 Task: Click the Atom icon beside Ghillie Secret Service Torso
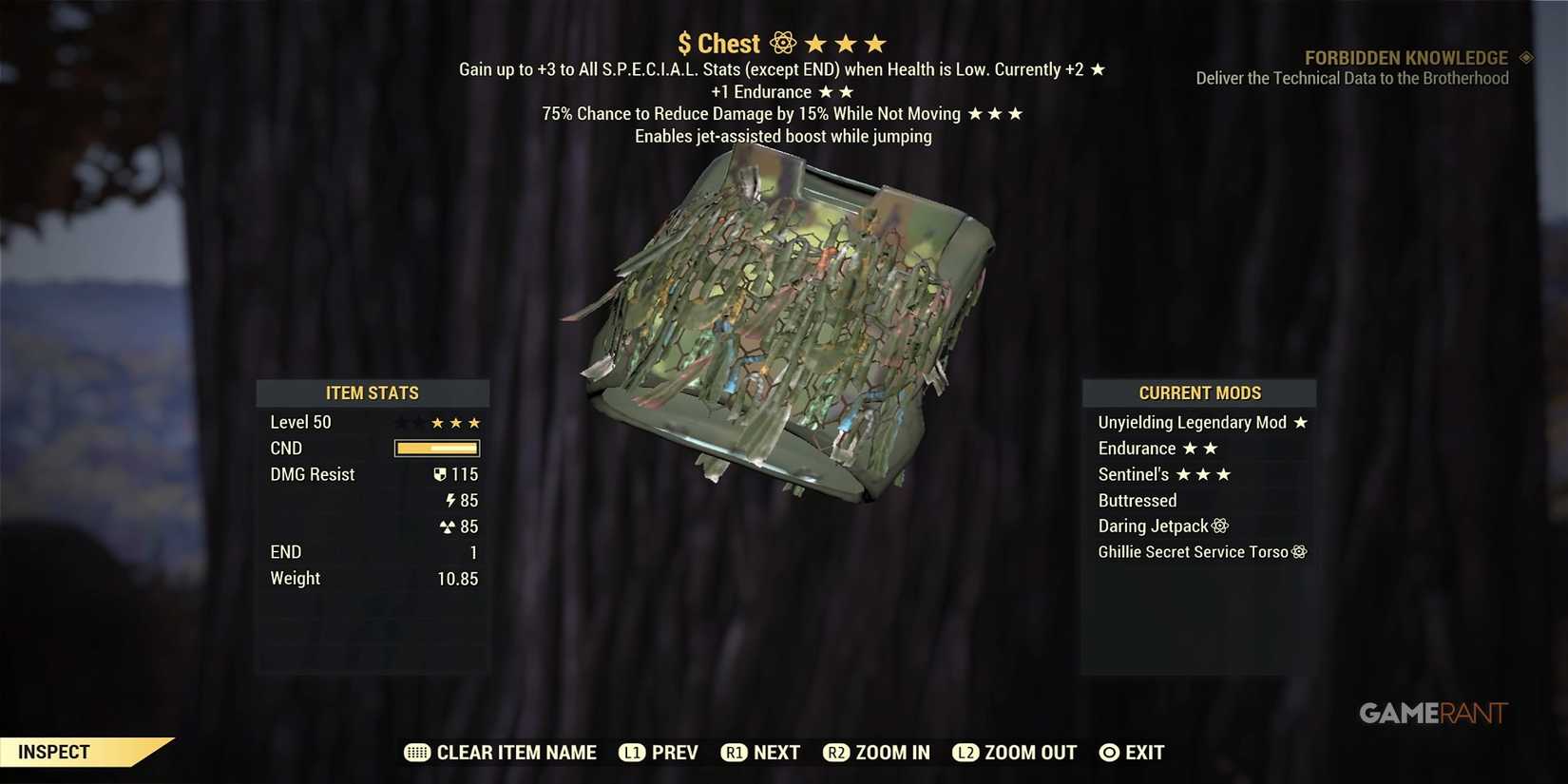pos(1300,551)
